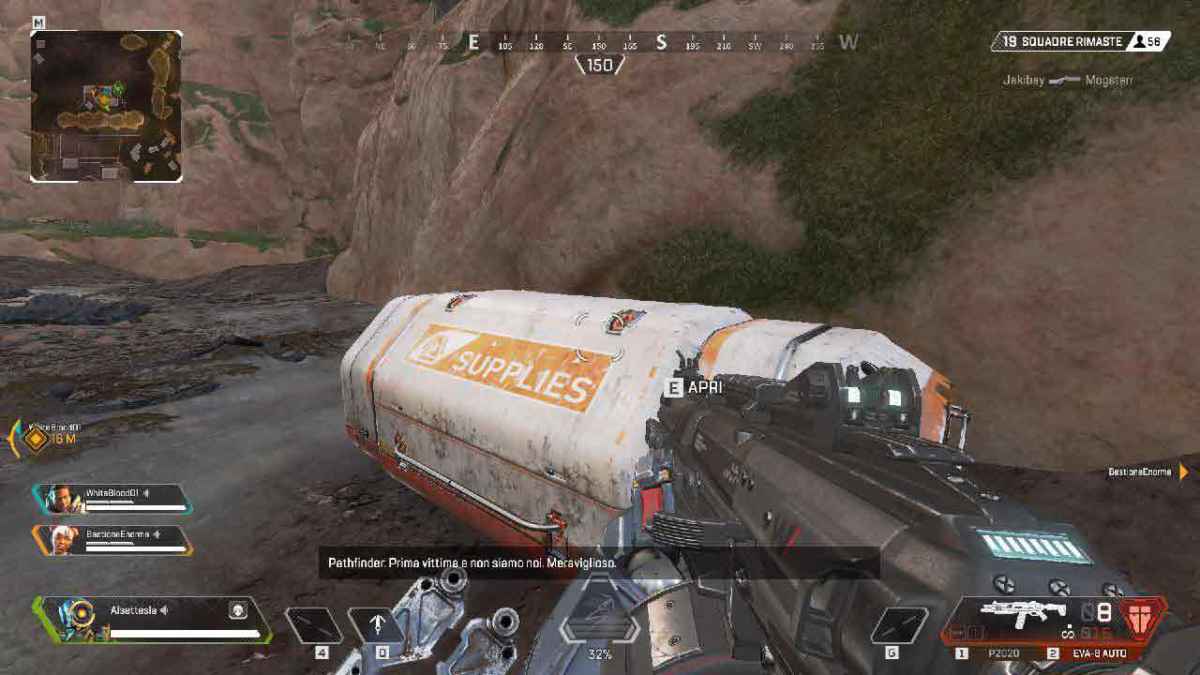Click the WhiteBlood01 ping marker icon
This screenshot has width=1200, height=675.
36,438
